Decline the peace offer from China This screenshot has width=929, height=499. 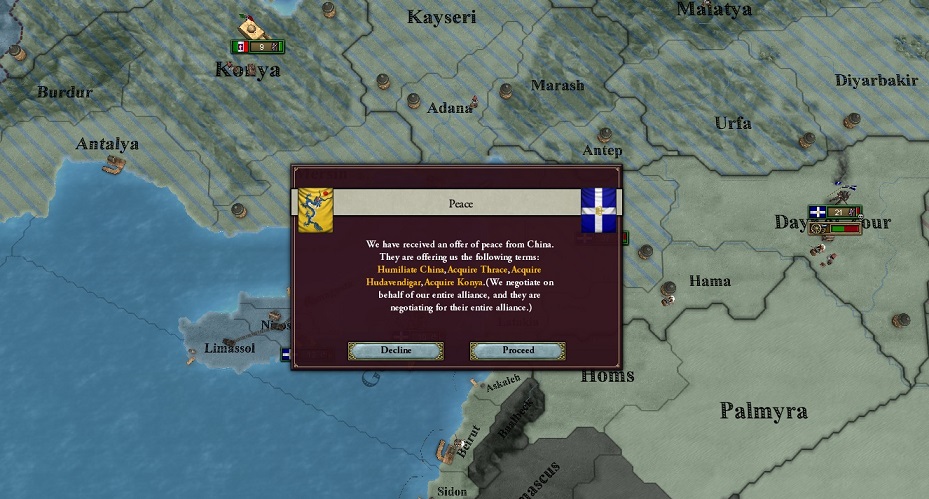click(395, 350)
